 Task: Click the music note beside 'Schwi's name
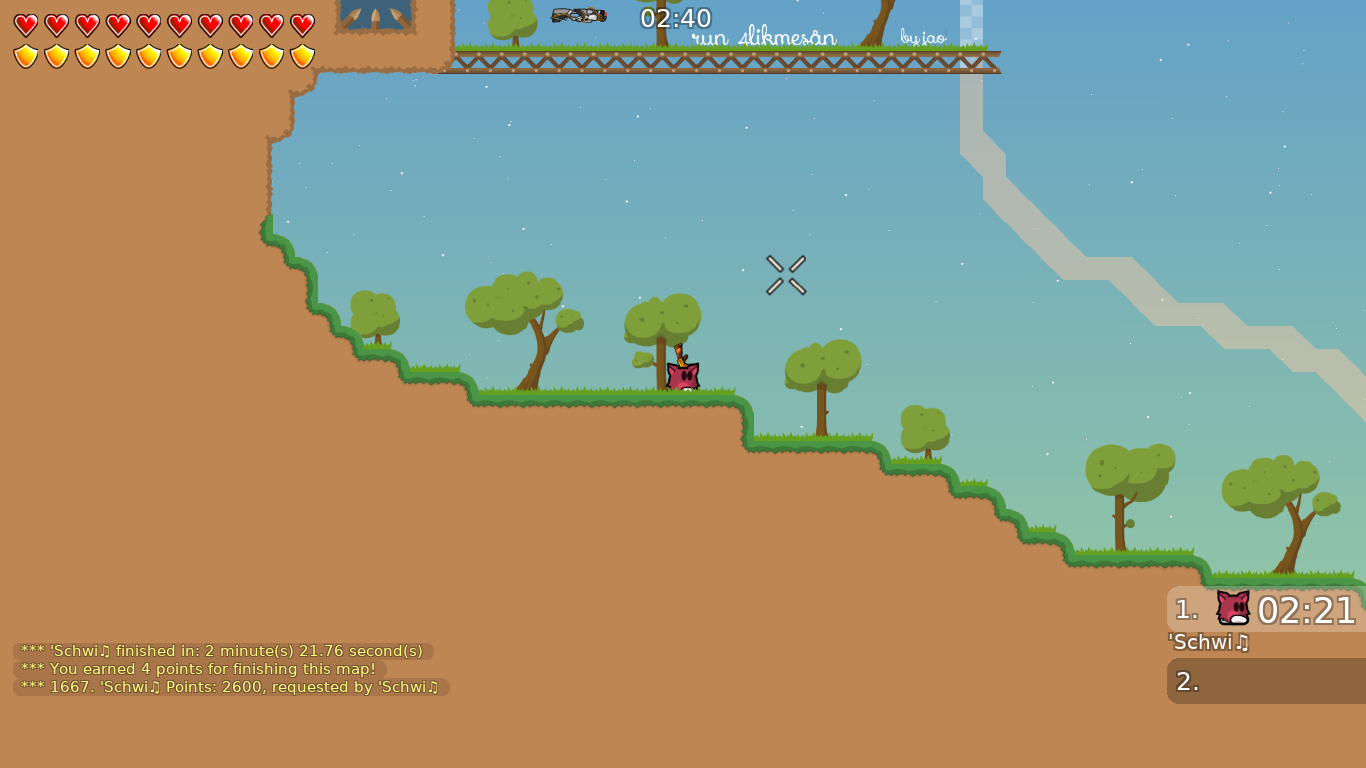[x=1243, y=644]
